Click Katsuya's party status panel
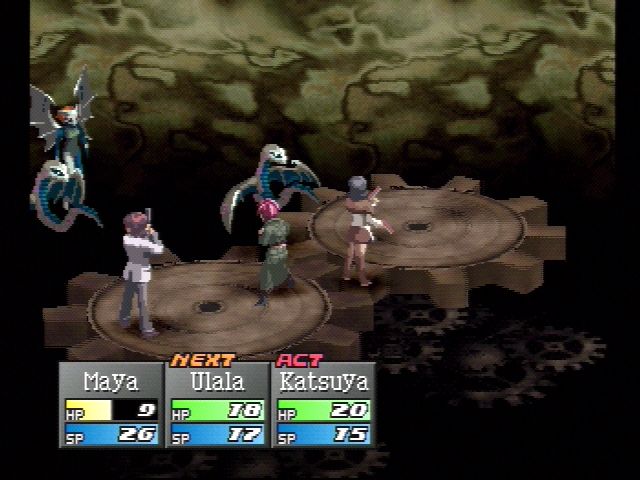 (322, 405)
